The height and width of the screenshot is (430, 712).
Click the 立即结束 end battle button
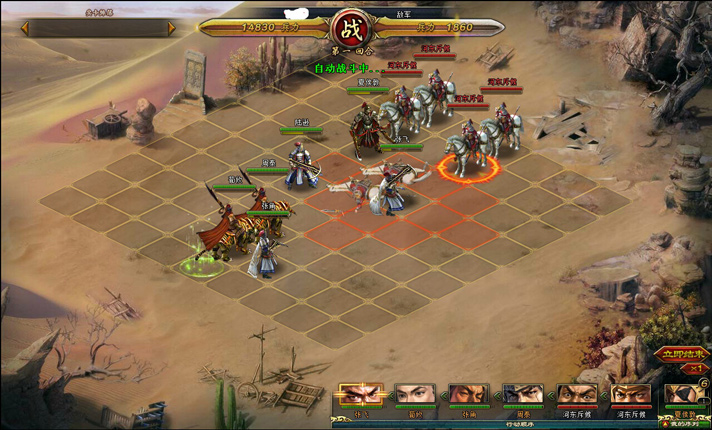coord(684,353)
